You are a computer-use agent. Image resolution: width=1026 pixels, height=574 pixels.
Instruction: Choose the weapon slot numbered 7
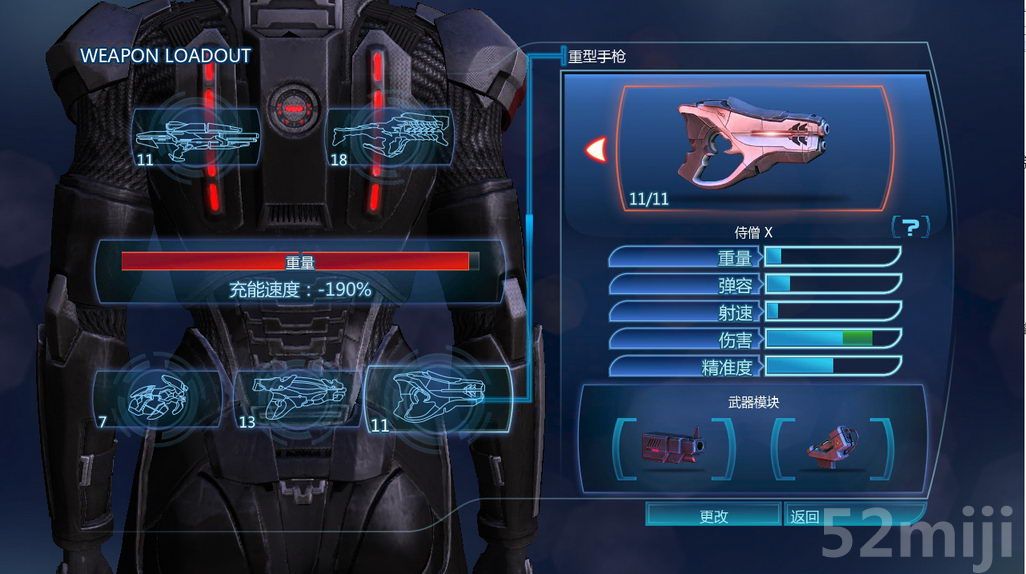158,397
